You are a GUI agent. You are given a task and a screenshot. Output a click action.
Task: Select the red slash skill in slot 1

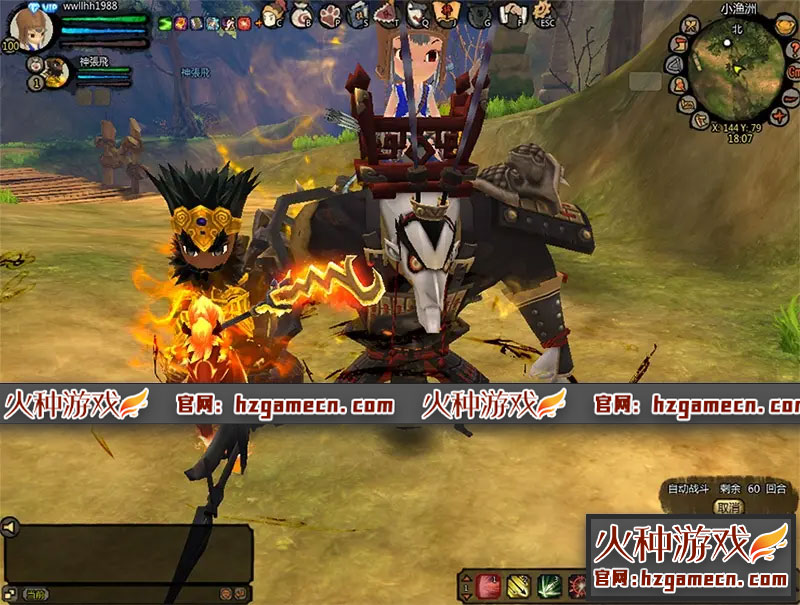click(488, 585)
